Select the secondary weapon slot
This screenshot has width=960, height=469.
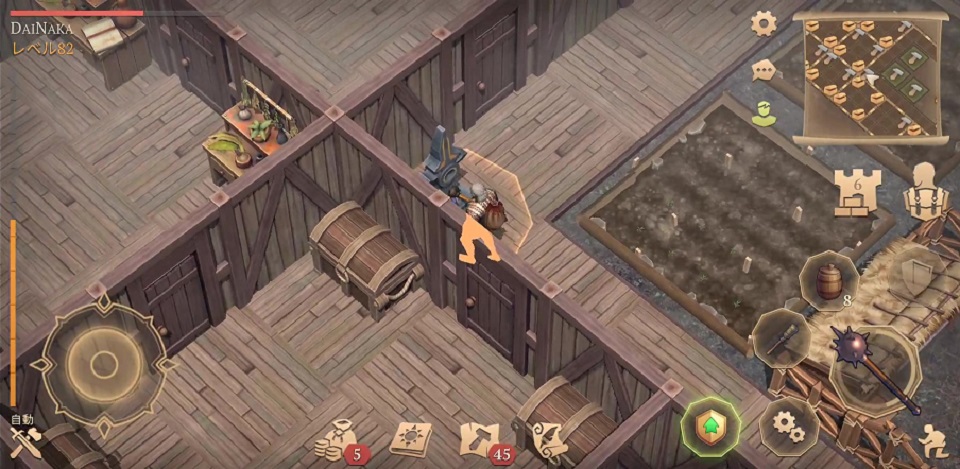[781, 338]
